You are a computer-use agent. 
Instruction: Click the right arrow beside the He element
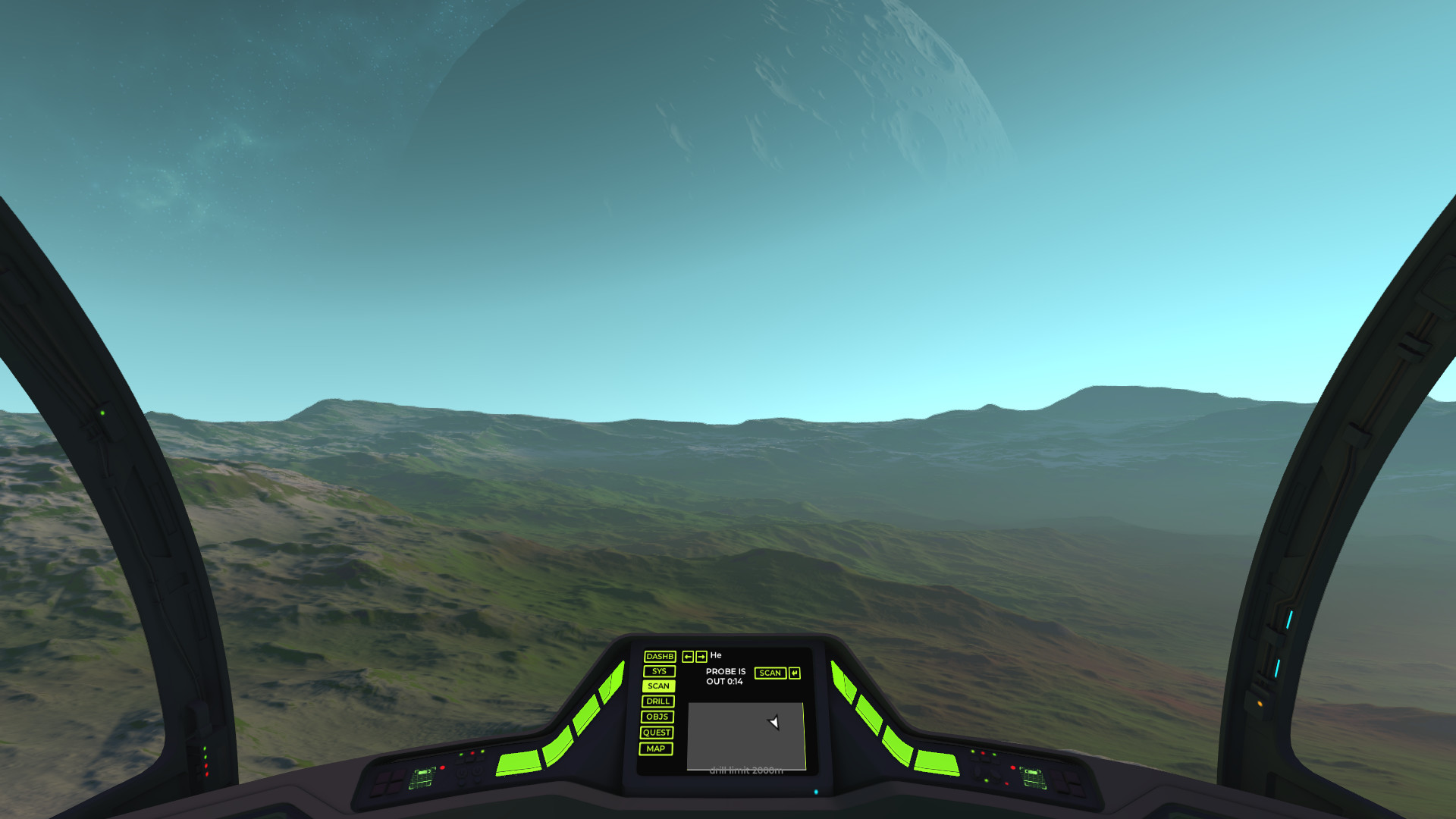(701, 657)
